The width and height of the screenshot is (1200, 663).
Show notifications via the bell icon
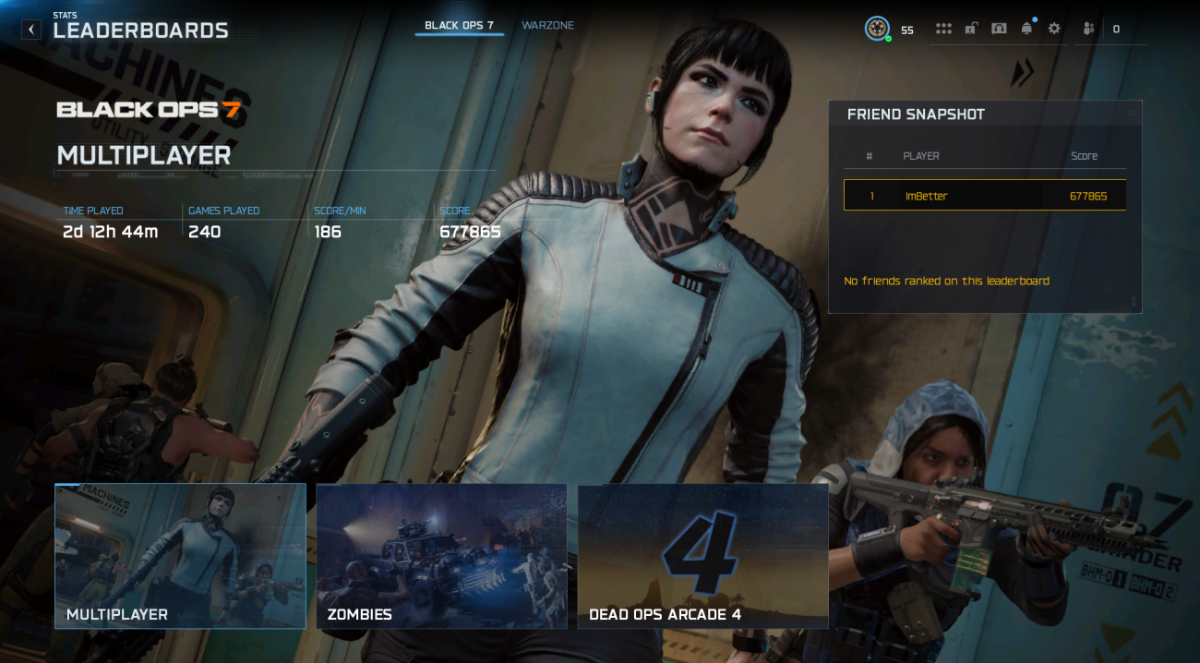[1026, 29]
